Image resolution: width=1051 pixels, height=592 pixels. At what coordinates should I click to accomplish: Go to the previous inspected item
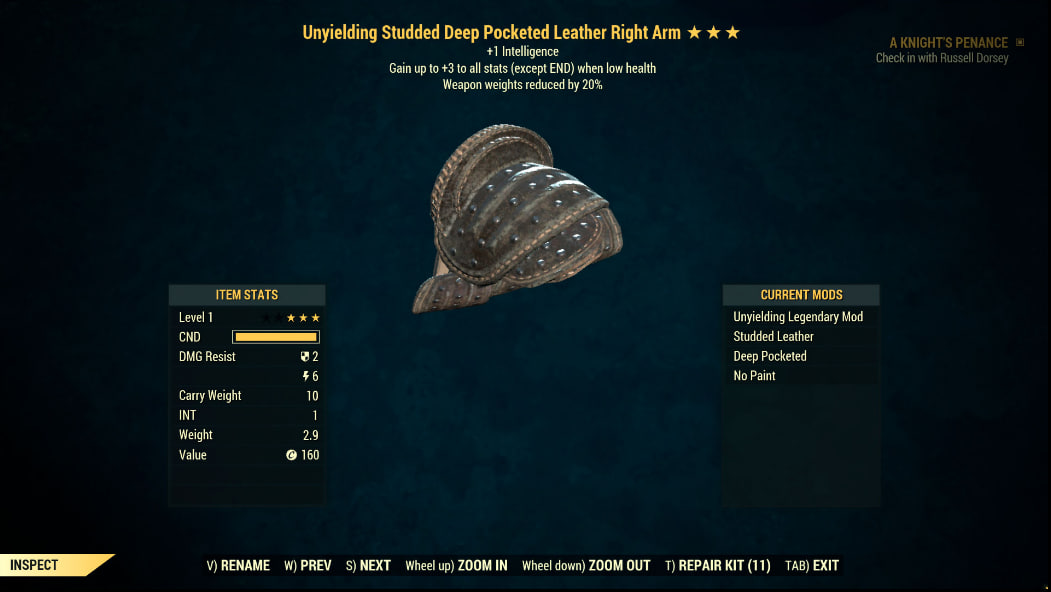[x=308, y=565]
